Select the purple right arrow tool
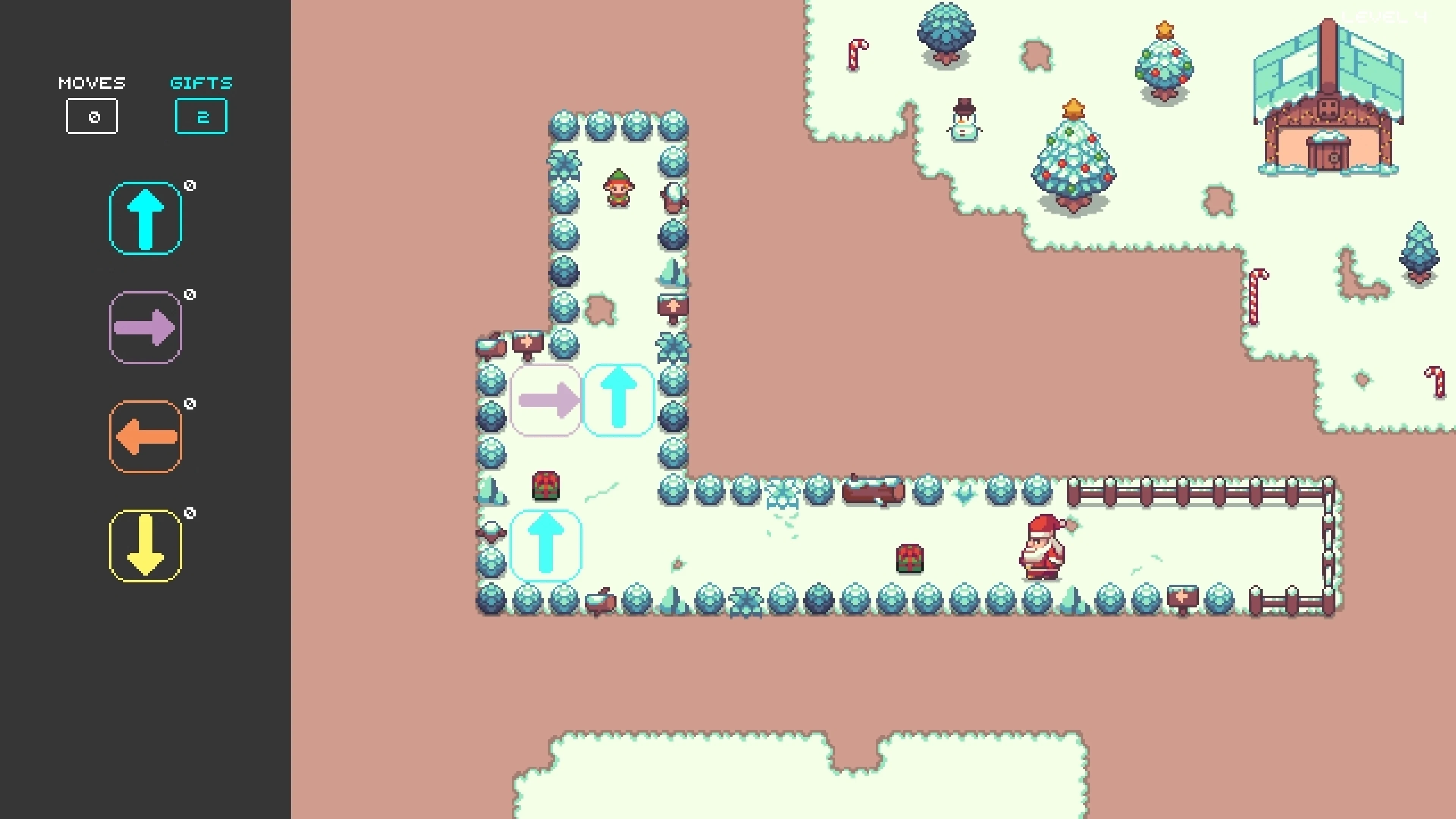This screenshot has height=819, width=1456. click(145, 327)
